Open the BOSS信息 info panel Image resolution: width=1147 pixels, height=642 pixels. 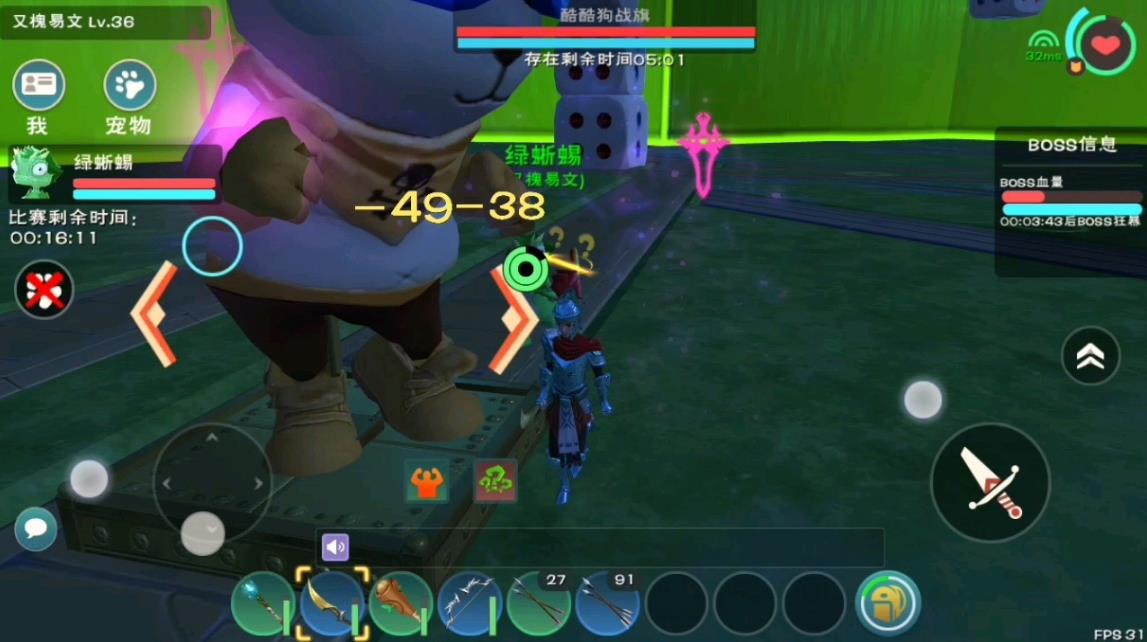click(x=1071, y=145)
